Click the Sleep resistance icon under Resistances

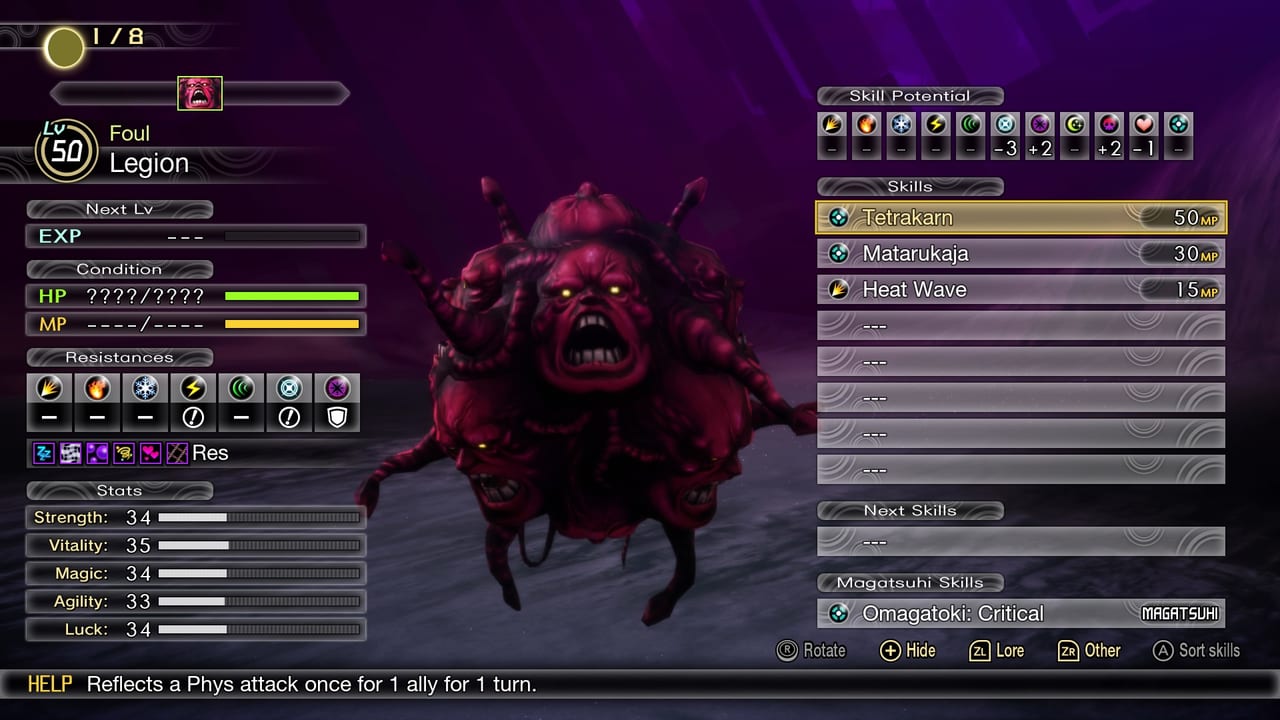(x=43, y=453)
